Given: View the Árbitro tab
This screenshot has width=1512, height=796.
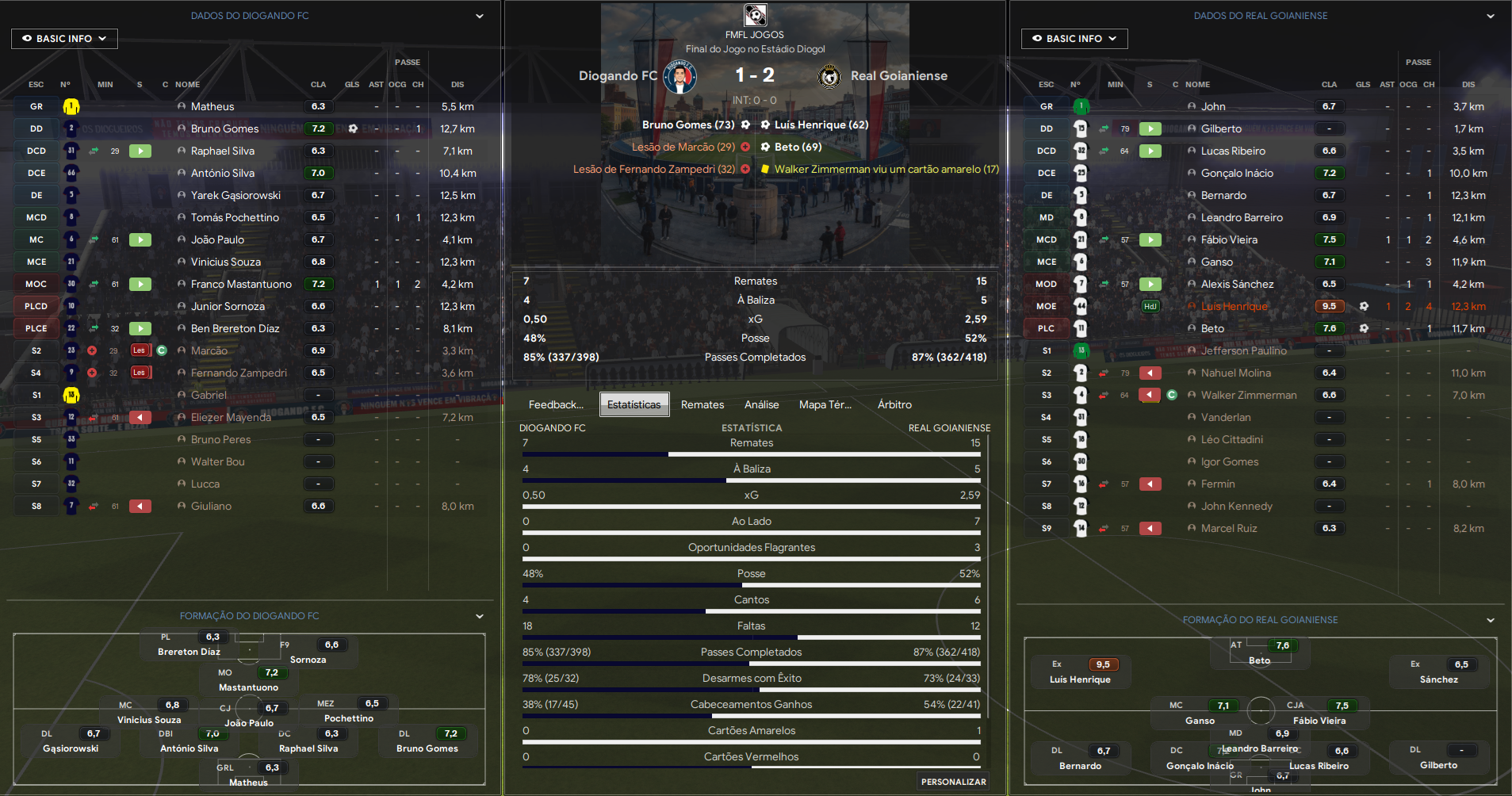Looking at the screenshot, I should click(894, 404).
